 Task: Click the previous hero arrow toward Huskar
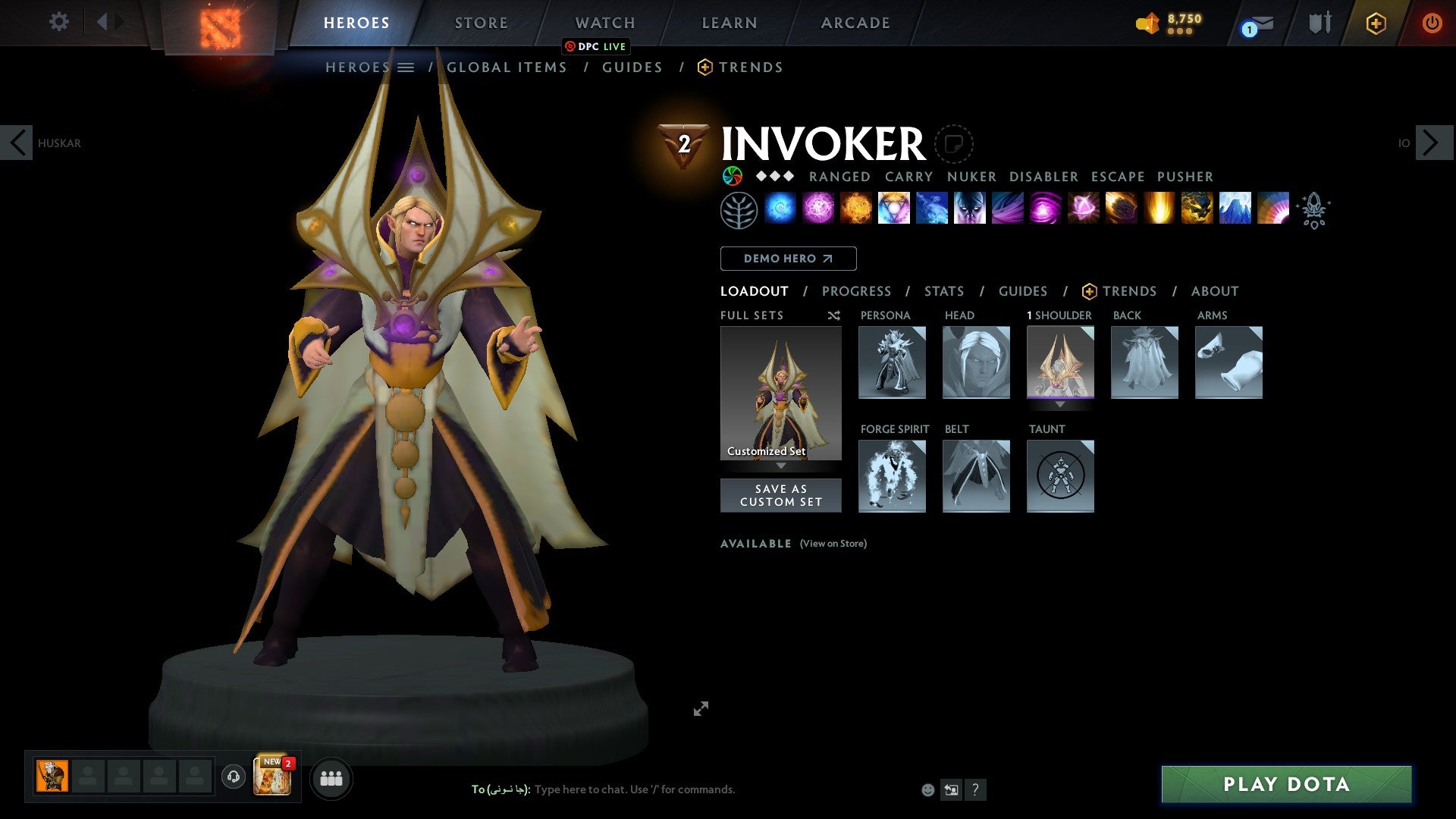click(x=17, y=142)
